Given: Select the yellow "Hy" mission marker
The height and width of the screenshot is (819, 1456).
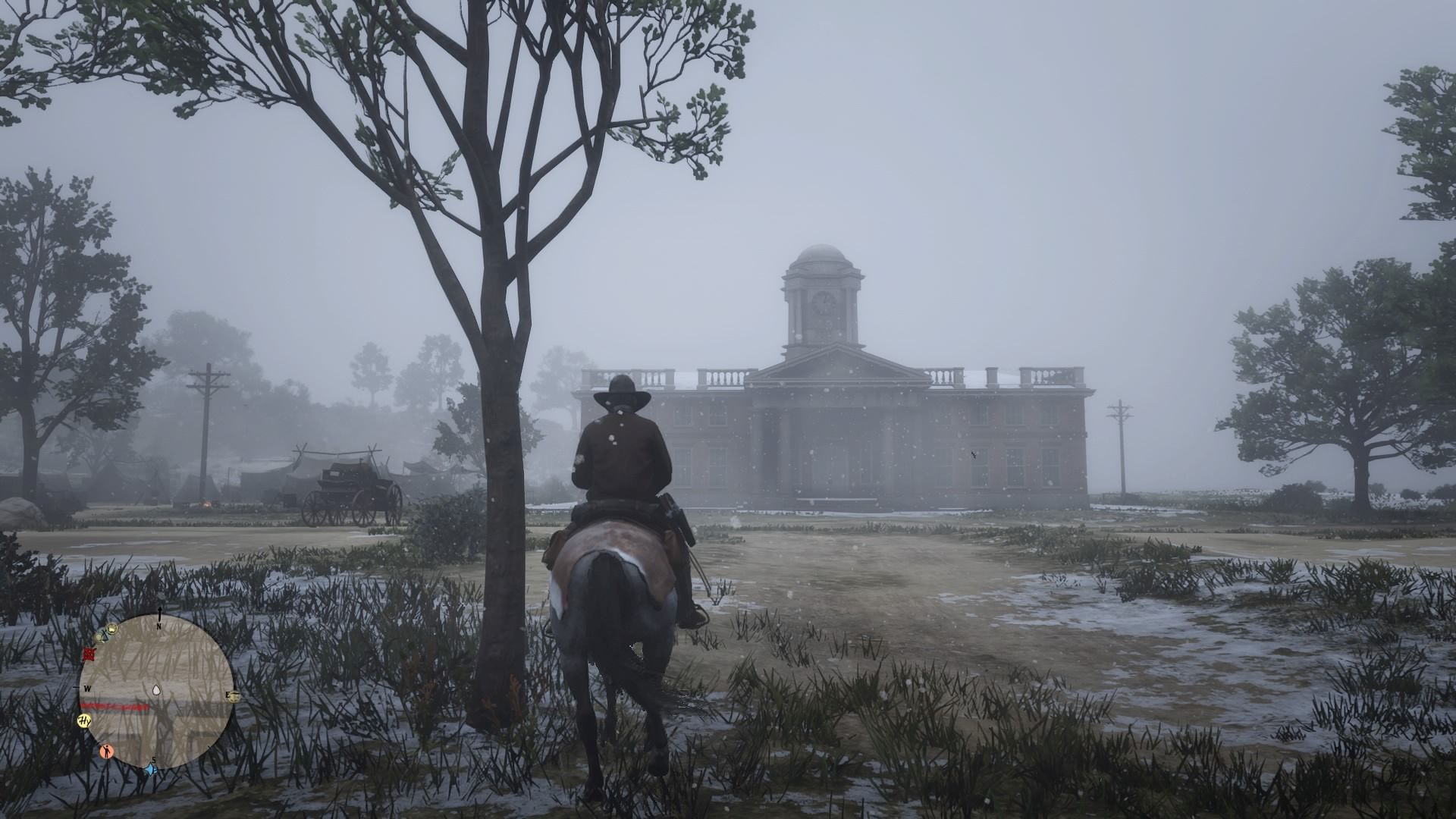Looking at the screenshot, I should [x=85, y=720].
